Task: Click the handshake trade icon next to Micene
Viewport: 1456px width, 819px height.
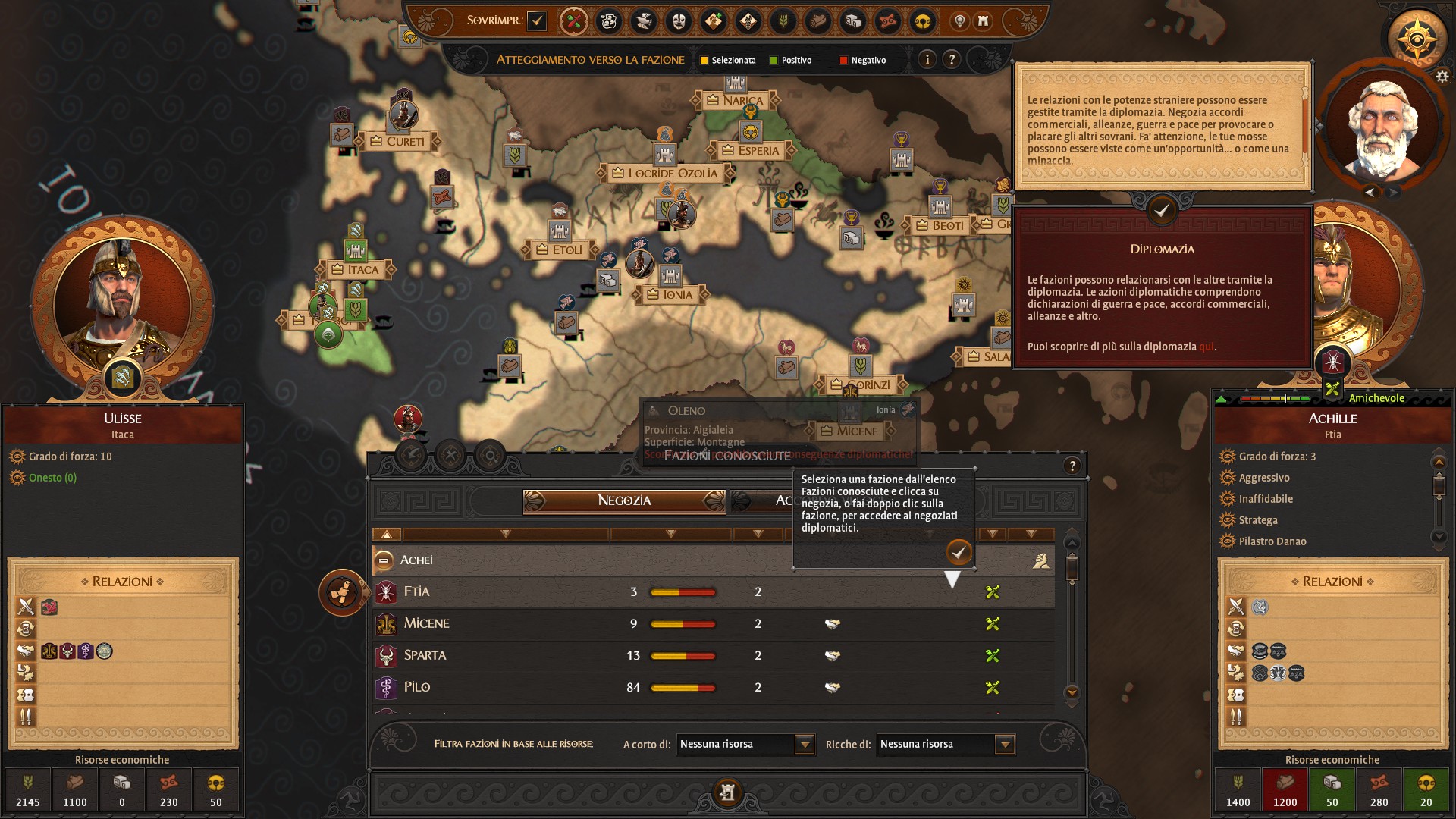Action: 832,624
